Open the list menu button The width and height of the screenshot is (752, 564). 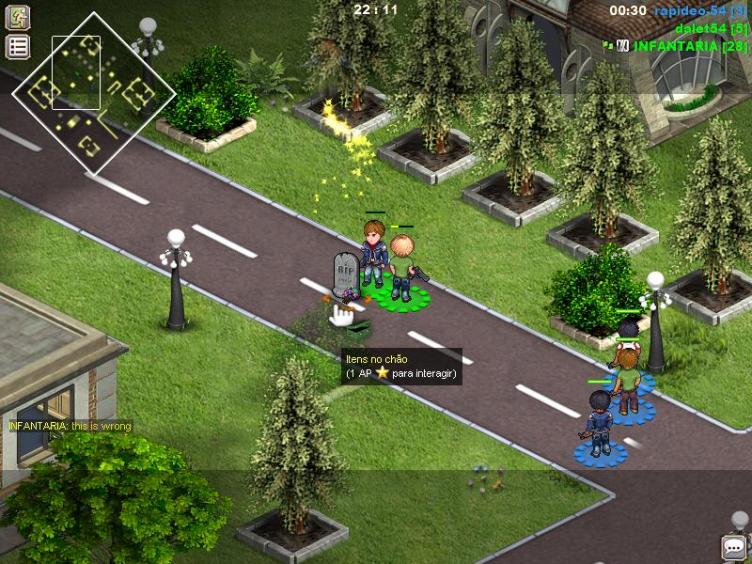18,46
